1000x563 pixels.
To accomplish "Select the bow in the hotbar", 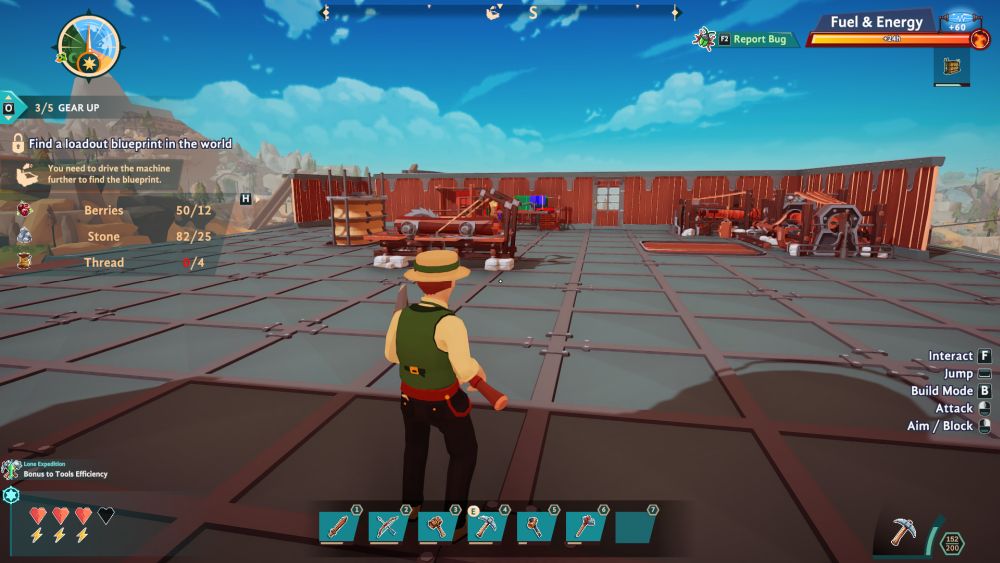I will click(387, 526).
